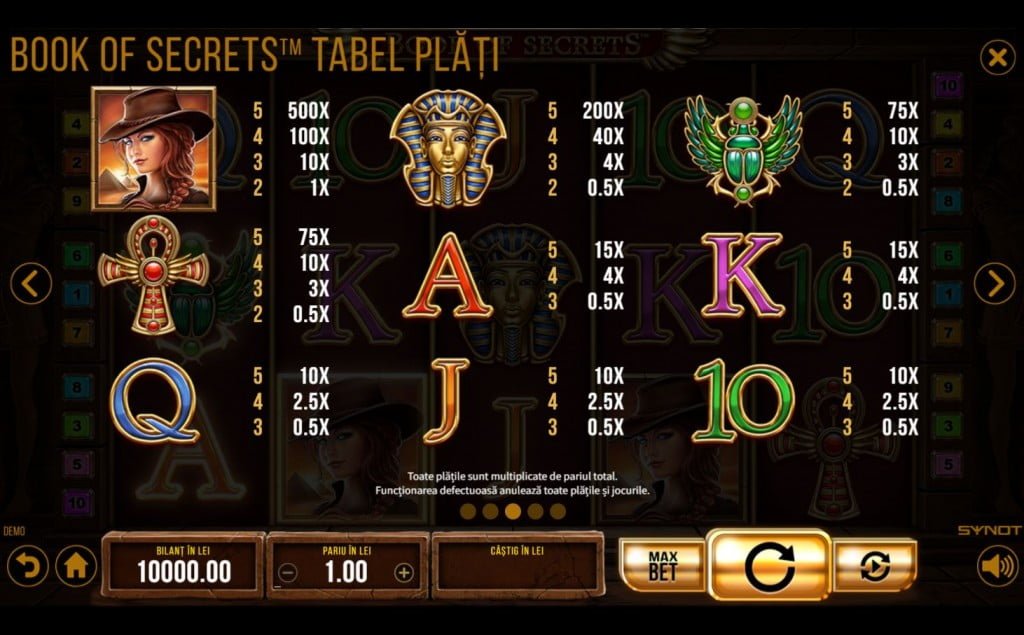Image resolution: width=1024 pixels, height=635 pixels.
Task: Close the paytable with the X button
Action: click(x=996, y=58)
